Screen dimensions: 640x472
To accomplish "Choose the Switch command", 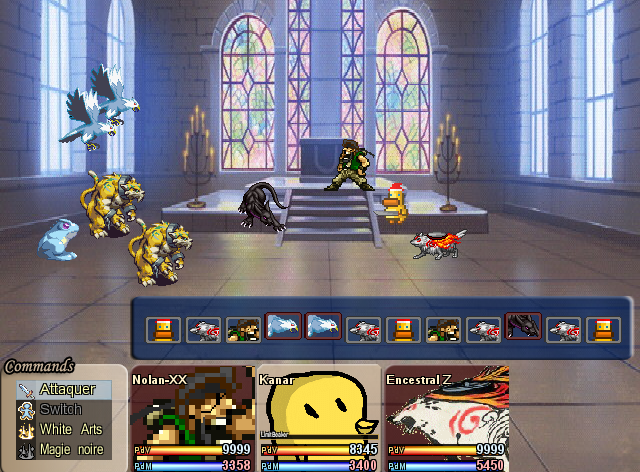I will (60, 409).
